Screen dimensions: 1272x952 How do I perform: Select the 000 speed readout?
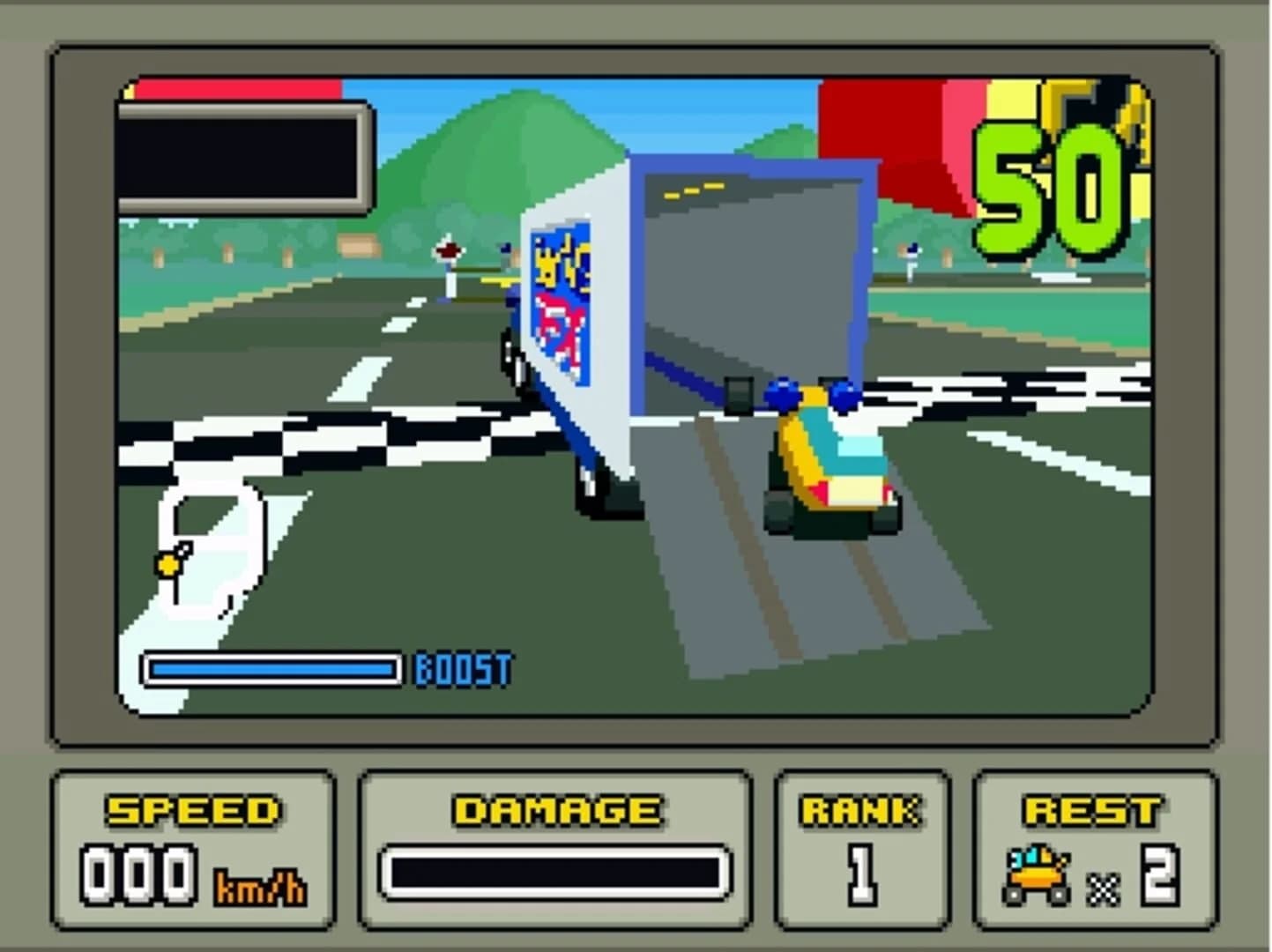point(141,873)
